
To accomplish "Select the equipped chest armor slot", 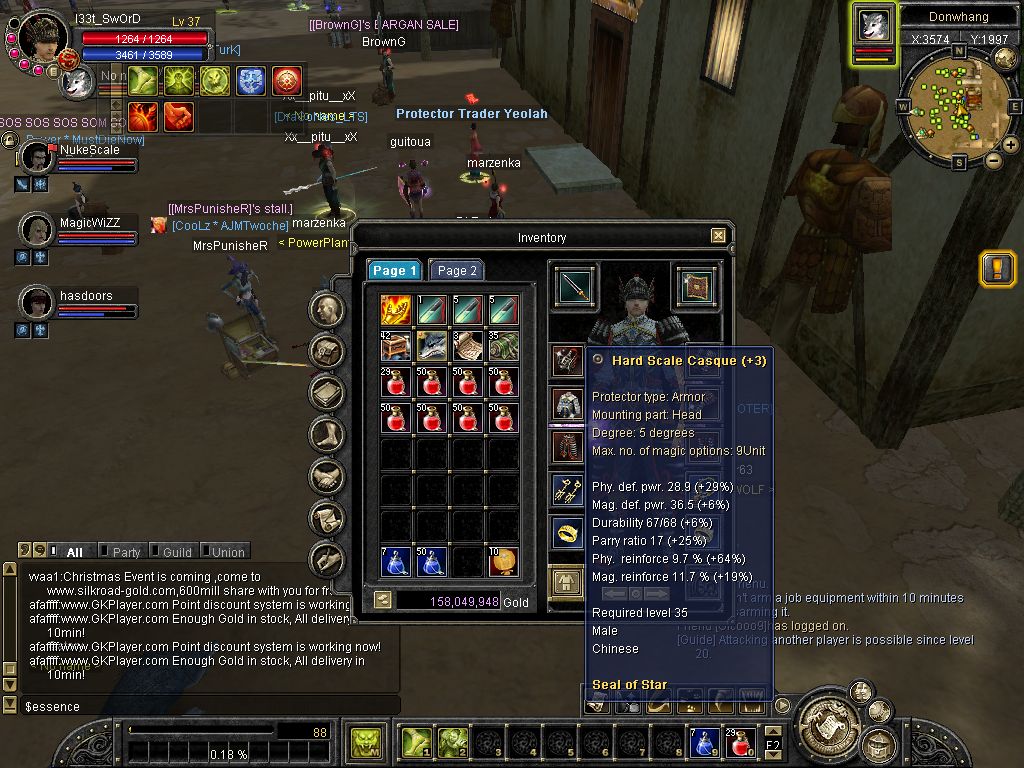I will pyautogui.click(x=568, y=403).
